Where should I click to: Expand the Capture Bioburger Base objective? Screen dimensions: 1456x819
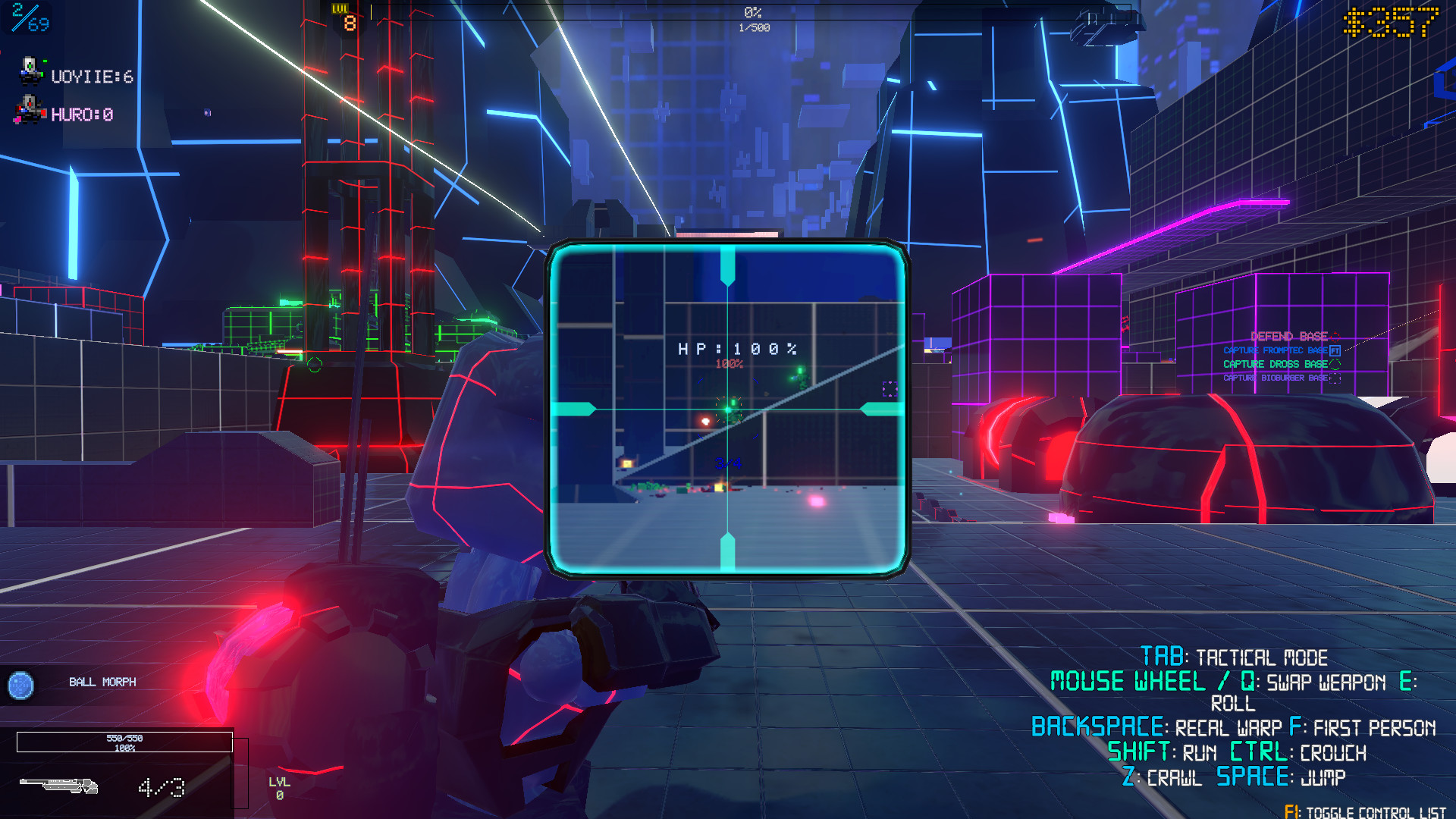point(1274,378)
